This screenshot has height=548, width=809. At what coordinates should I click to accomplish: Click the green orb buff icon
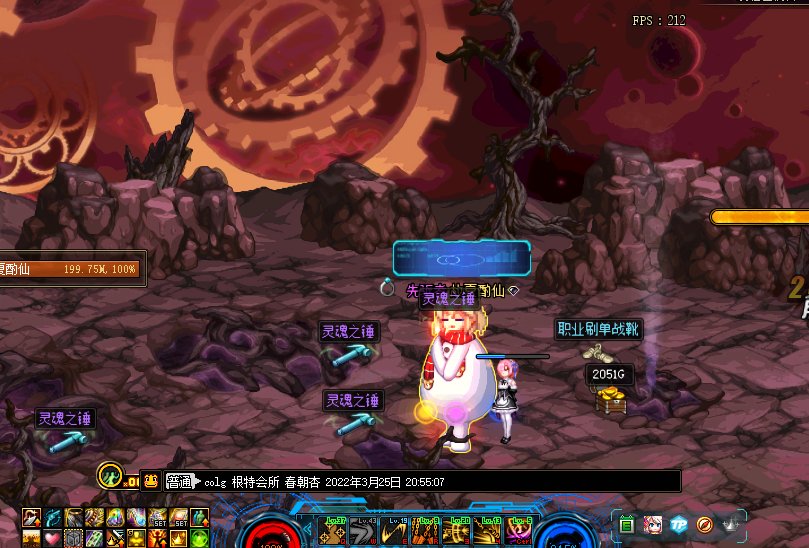click(x=199, y=538)
